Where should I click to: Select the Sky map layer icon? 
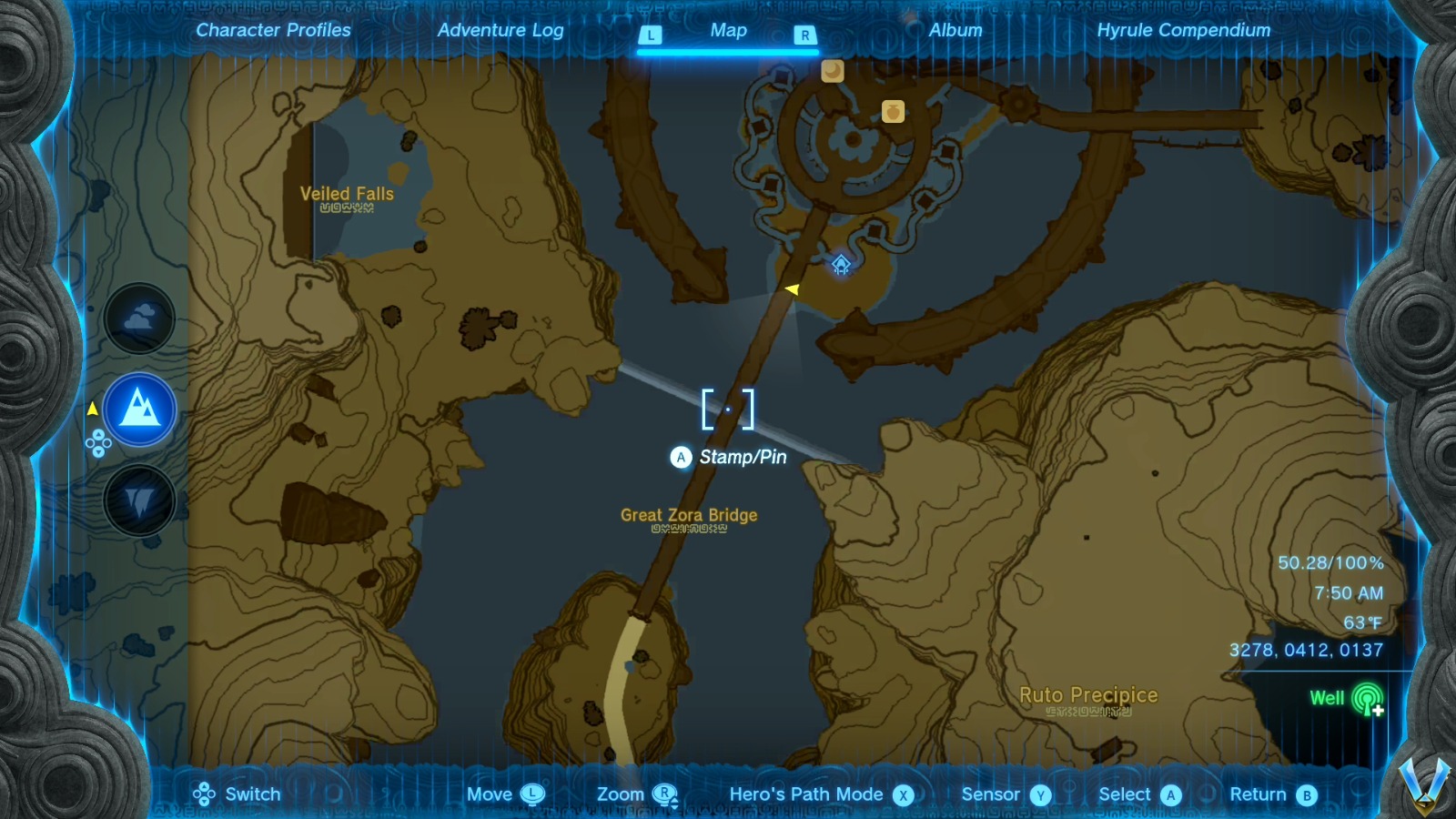tap(138, 318)
